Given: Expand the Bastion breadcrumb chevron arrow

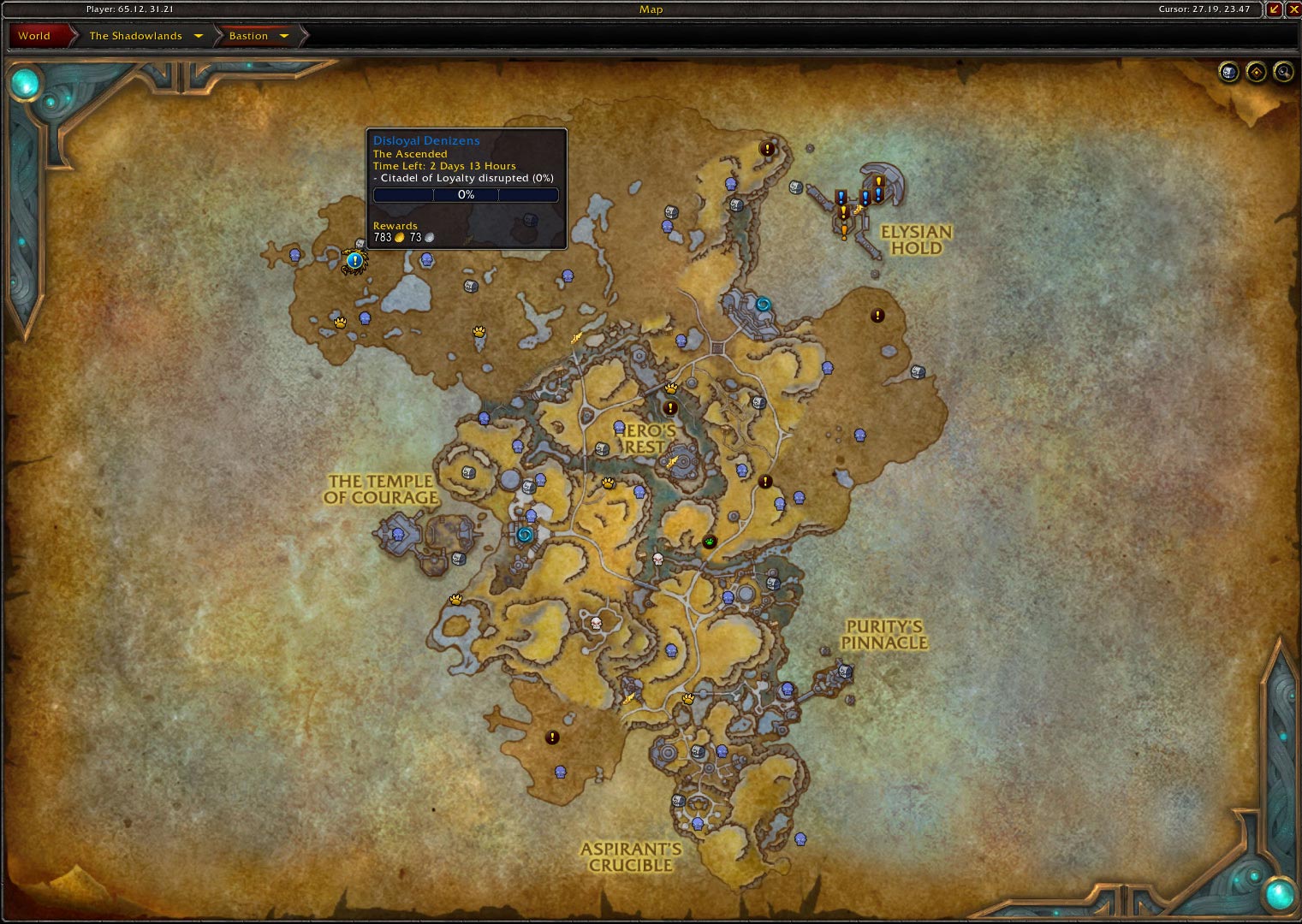Looking at the screenshot, I should pyautogui.click(x=283, y=35).
